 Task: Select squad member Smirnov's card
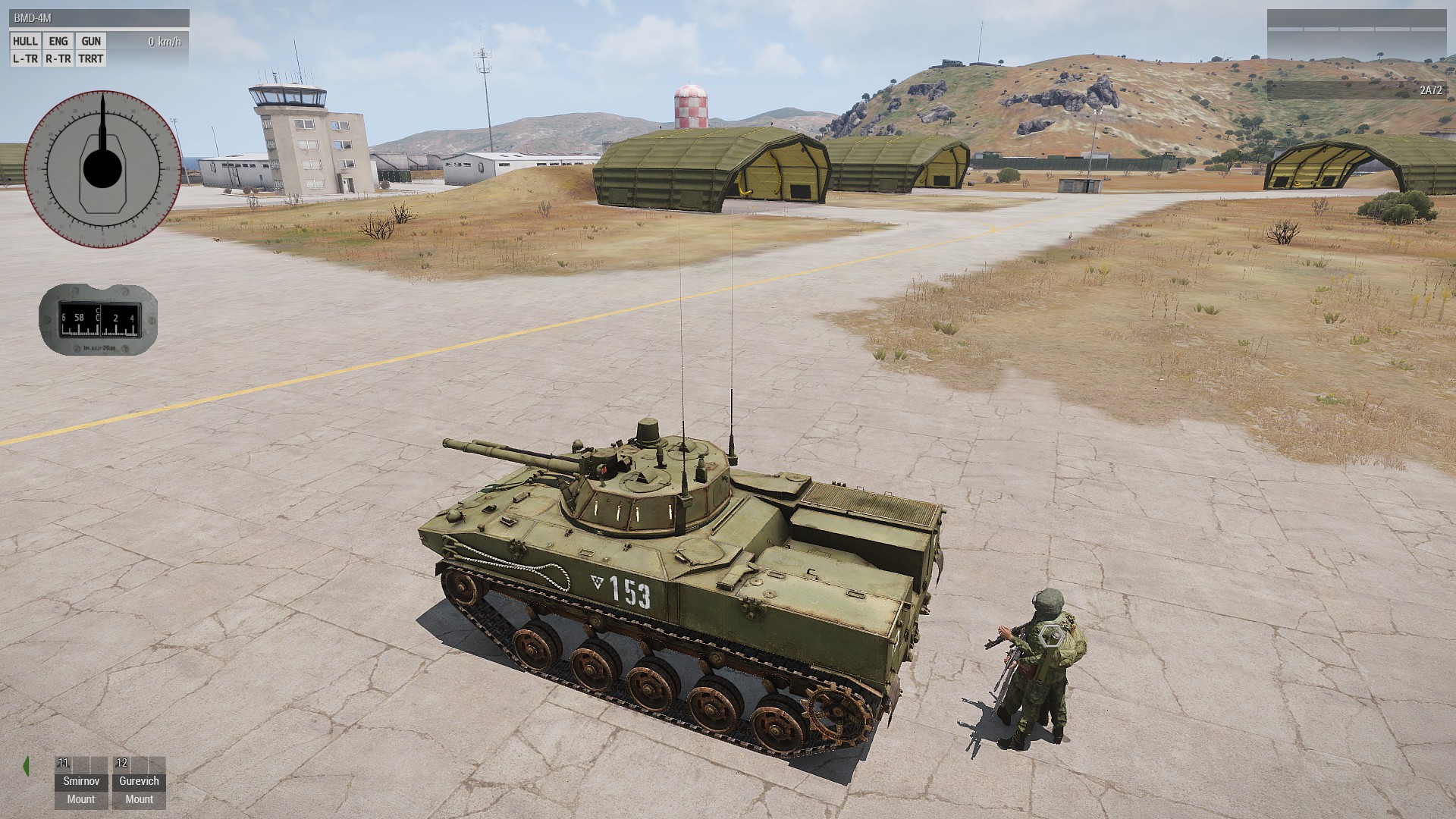click(81, 783)
